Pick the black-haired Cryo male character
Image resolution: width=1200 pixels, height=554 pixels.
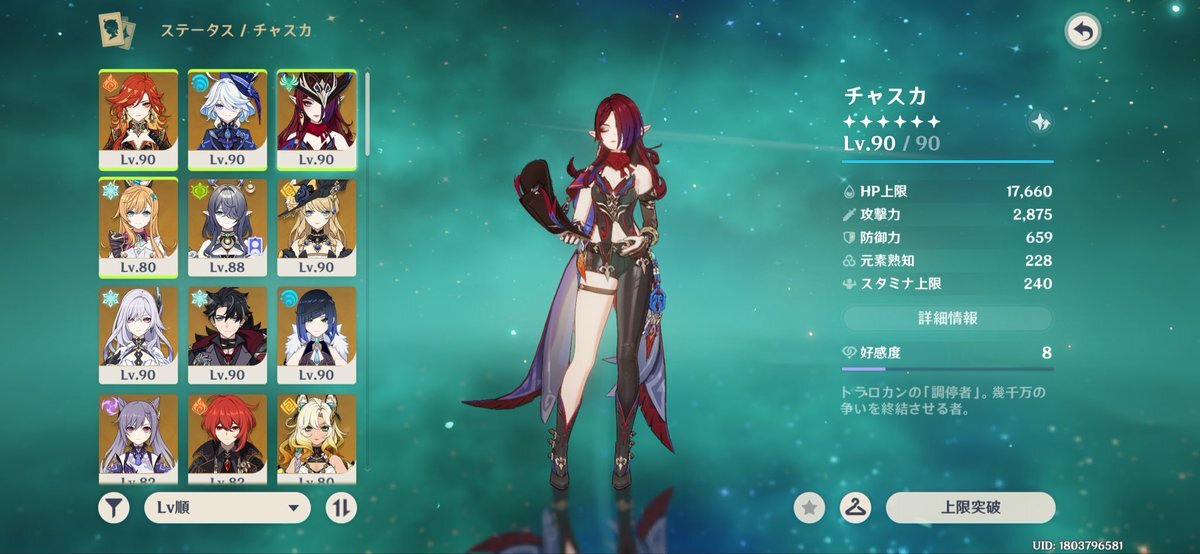point(227,335)
